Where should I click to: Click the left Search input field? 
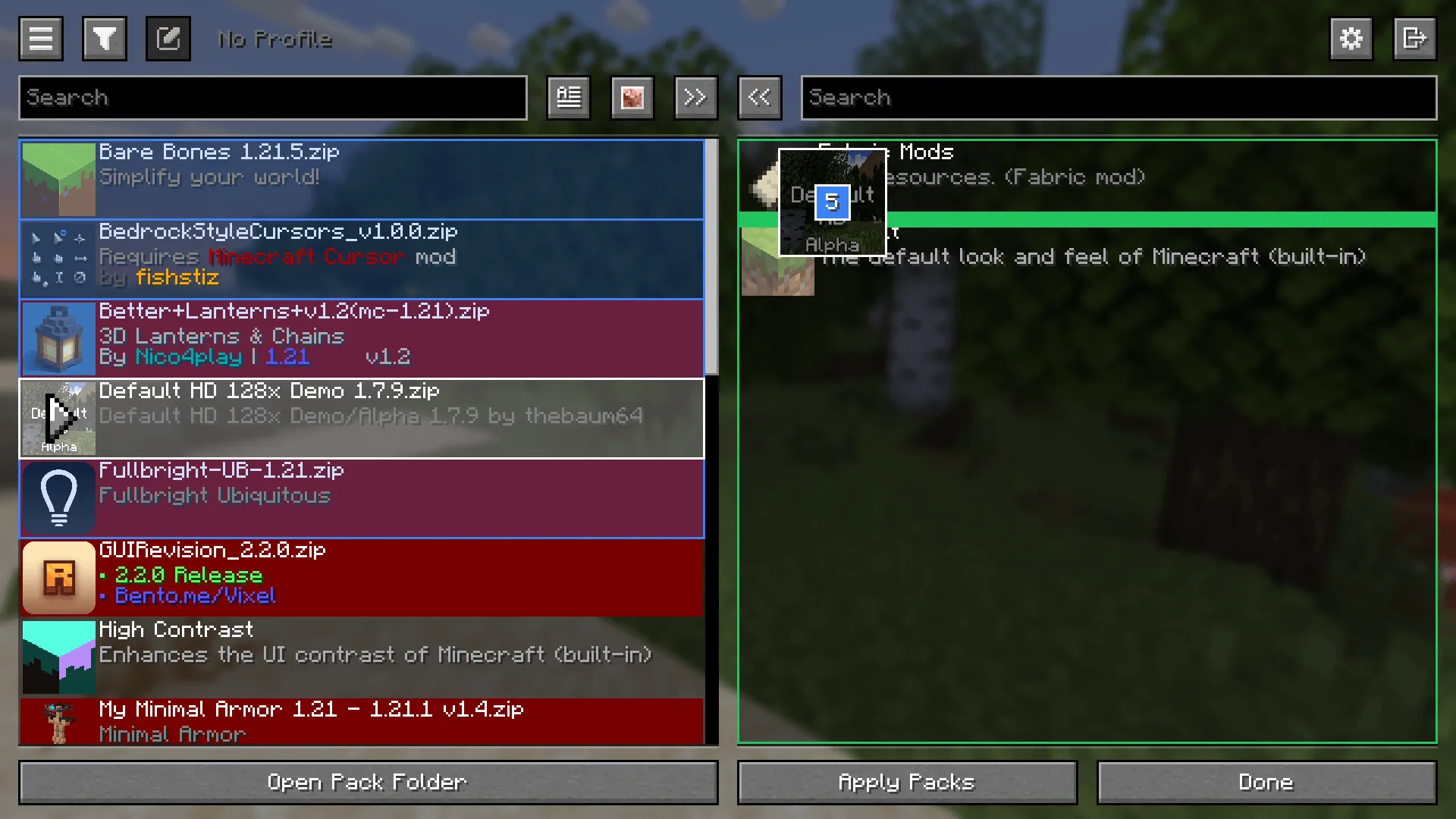(273, 97)
